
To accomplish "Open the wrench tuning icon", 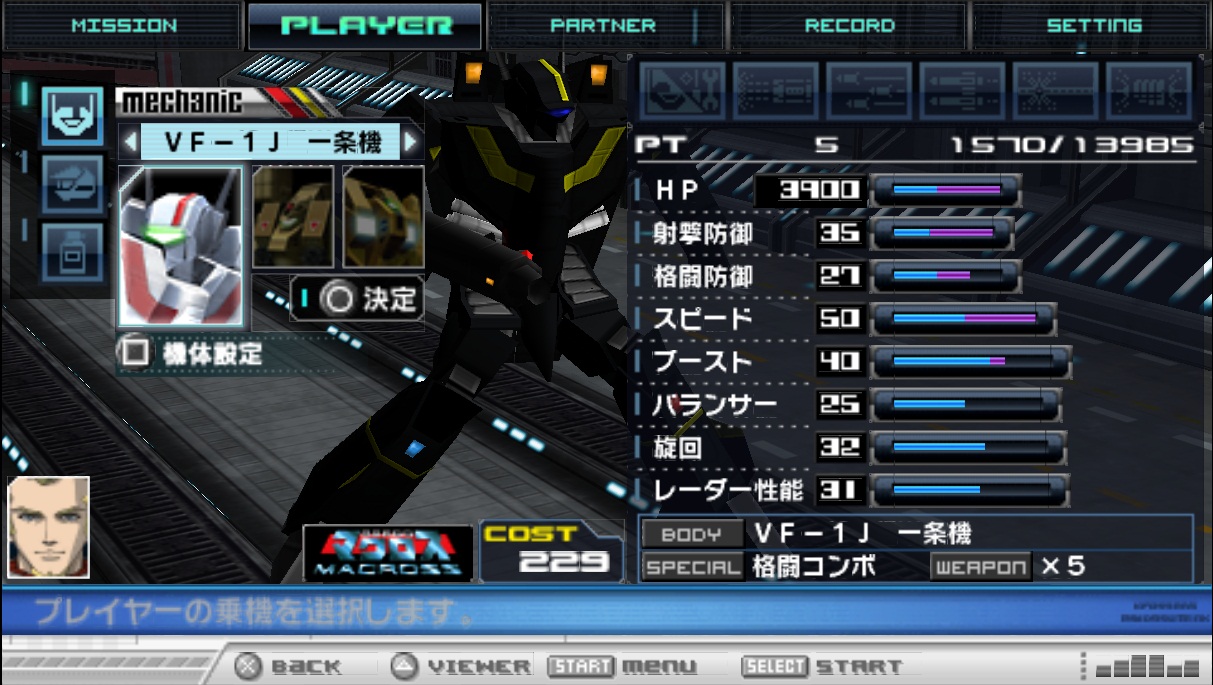I will (x=682, y=92).
